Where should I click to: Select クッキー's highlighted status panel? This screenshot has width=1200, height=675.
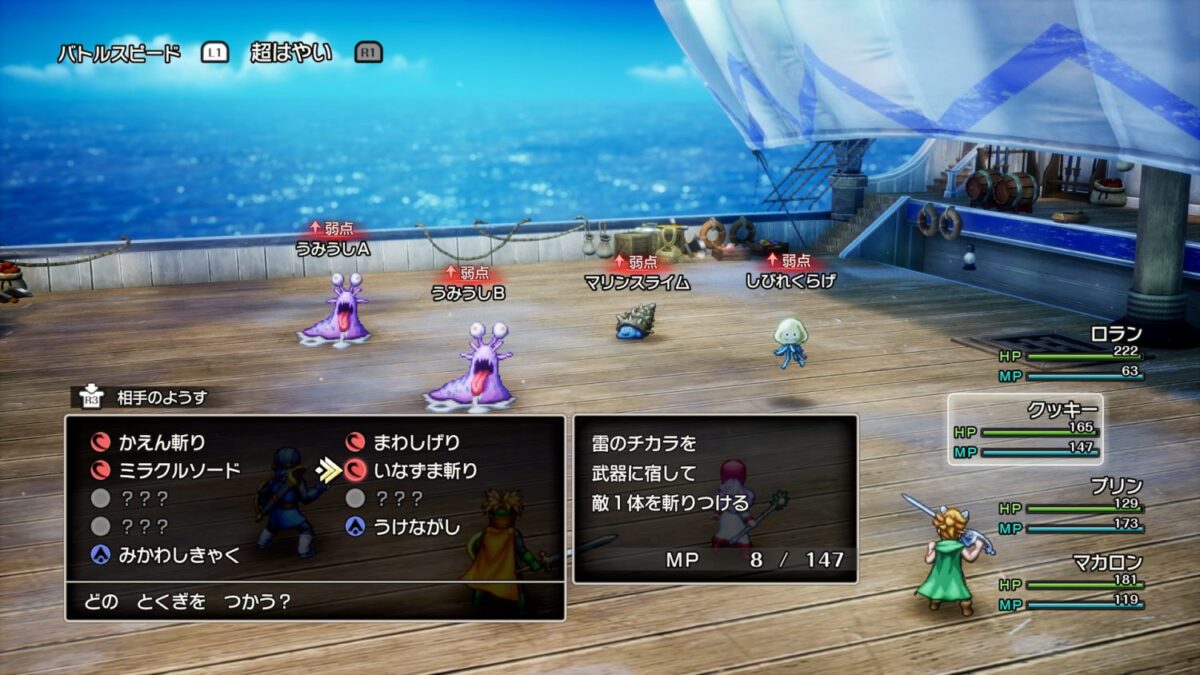pyautogui.click(x=1025, y=429)
